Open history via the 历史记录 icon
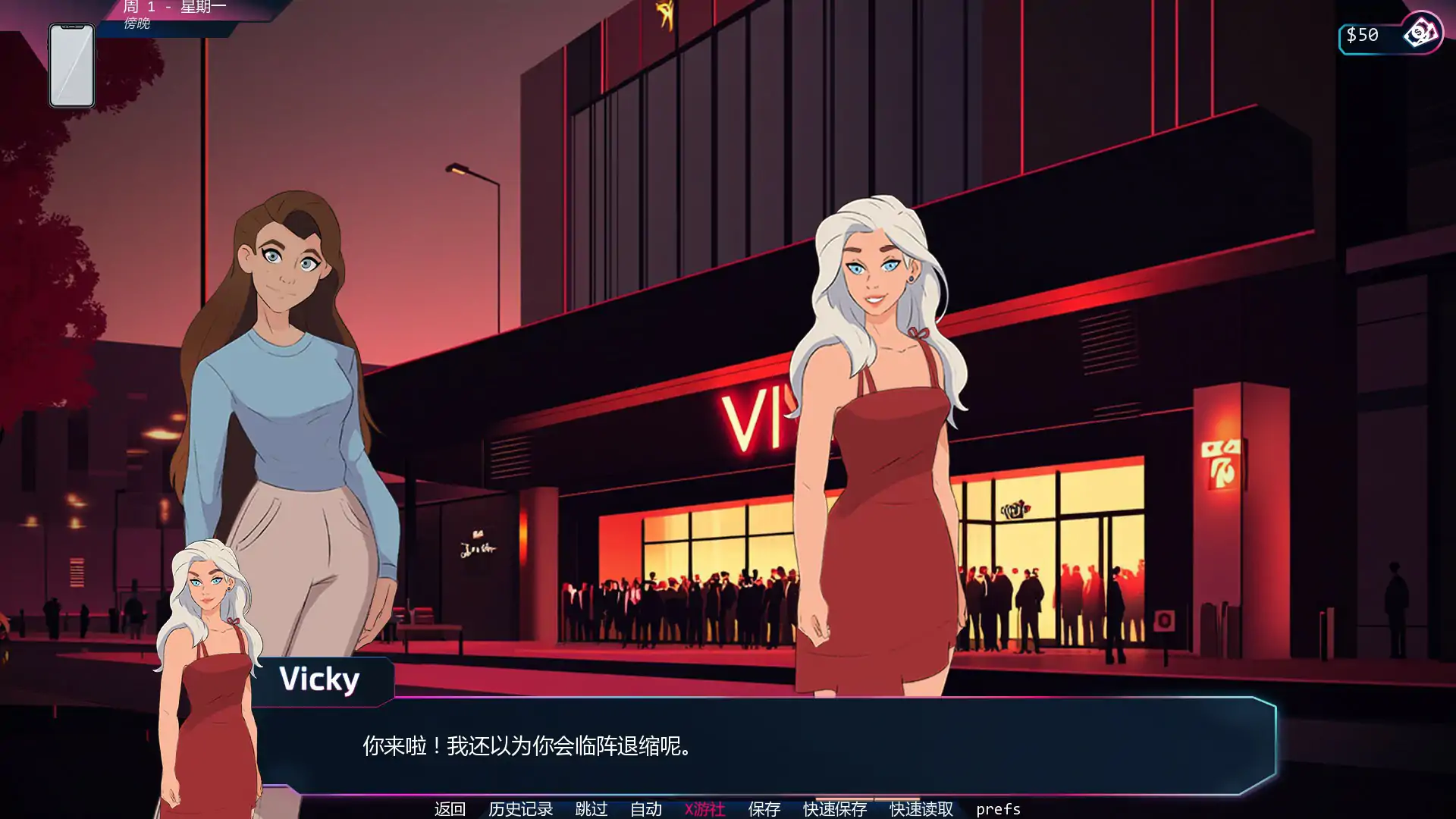Screen dimensions: 1456x819 pyautogui.click(x=521, y=809)
